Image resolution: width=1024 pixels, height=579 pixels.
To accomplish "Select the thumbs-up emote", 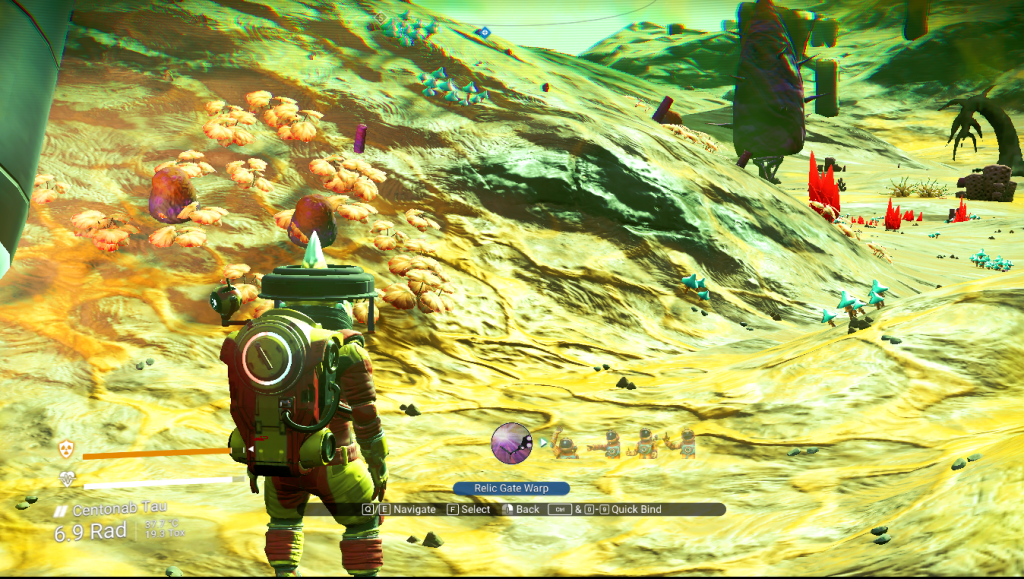I will coord(643,444).
